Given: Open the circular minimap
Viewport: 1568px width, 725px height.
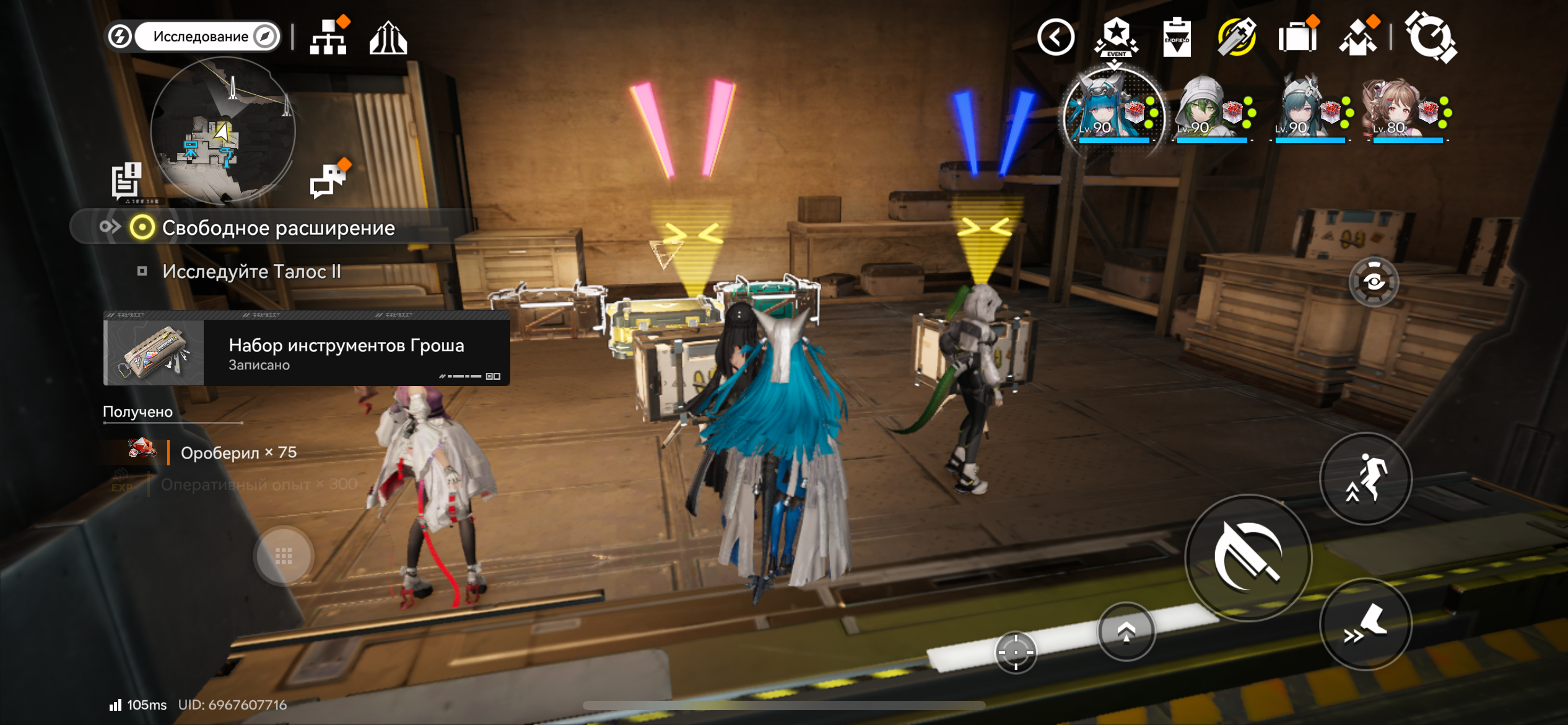Looking at the screenshot, I should (x=223, y=131).
